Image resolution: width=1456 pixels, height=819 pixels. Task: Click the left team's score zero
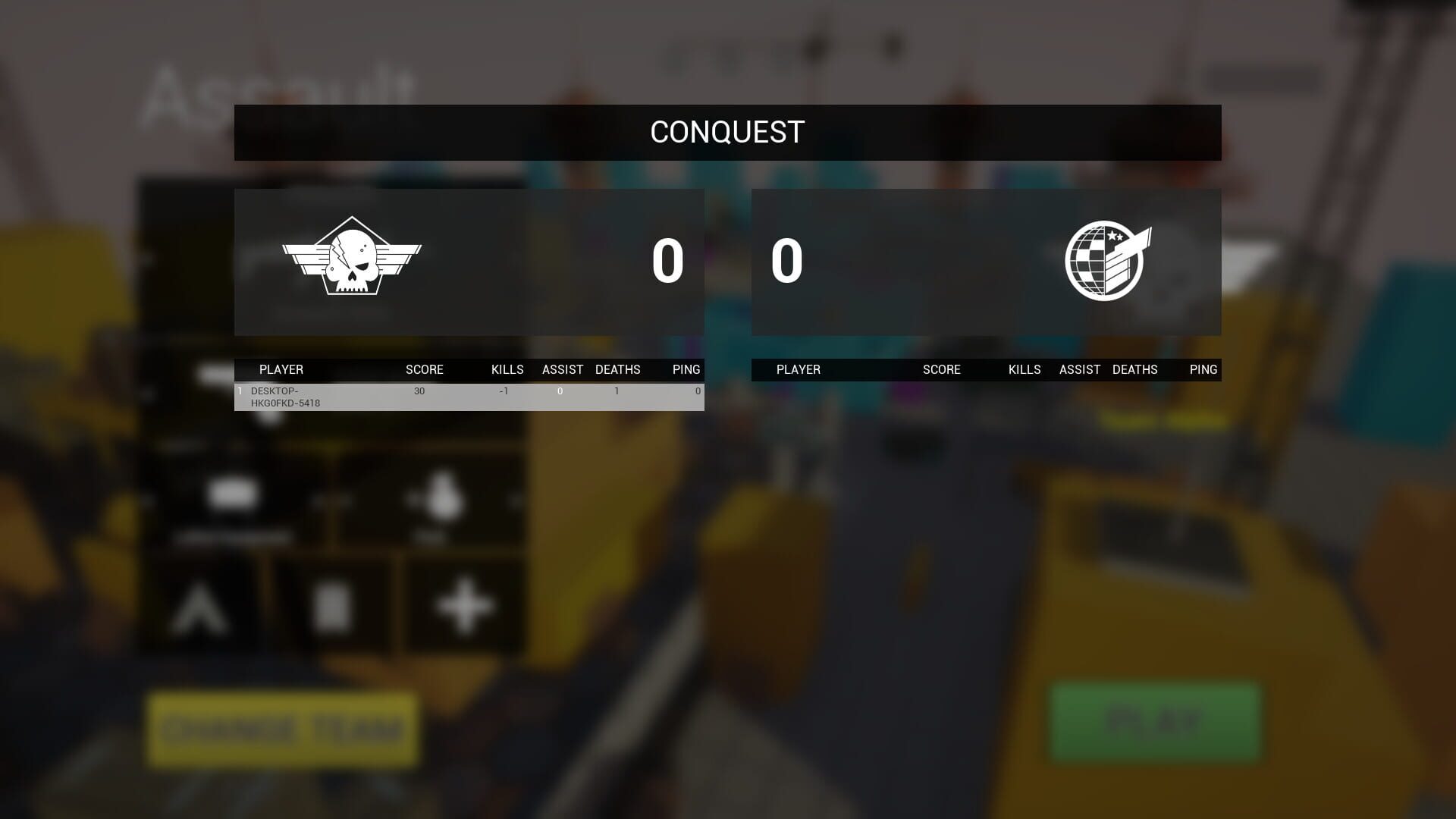coord(667,263)
